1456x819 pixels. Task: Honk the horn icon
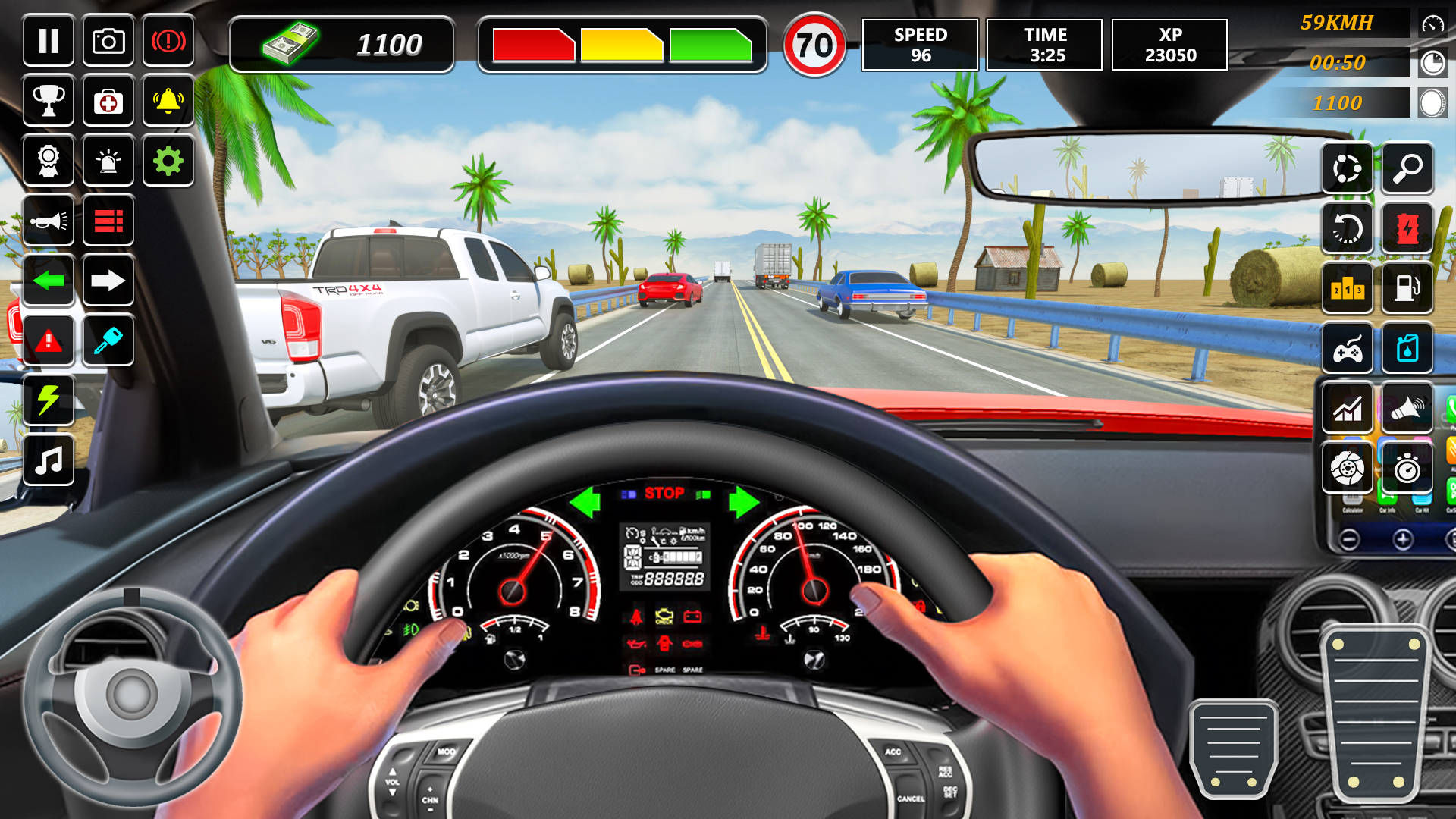pos(49,220)
